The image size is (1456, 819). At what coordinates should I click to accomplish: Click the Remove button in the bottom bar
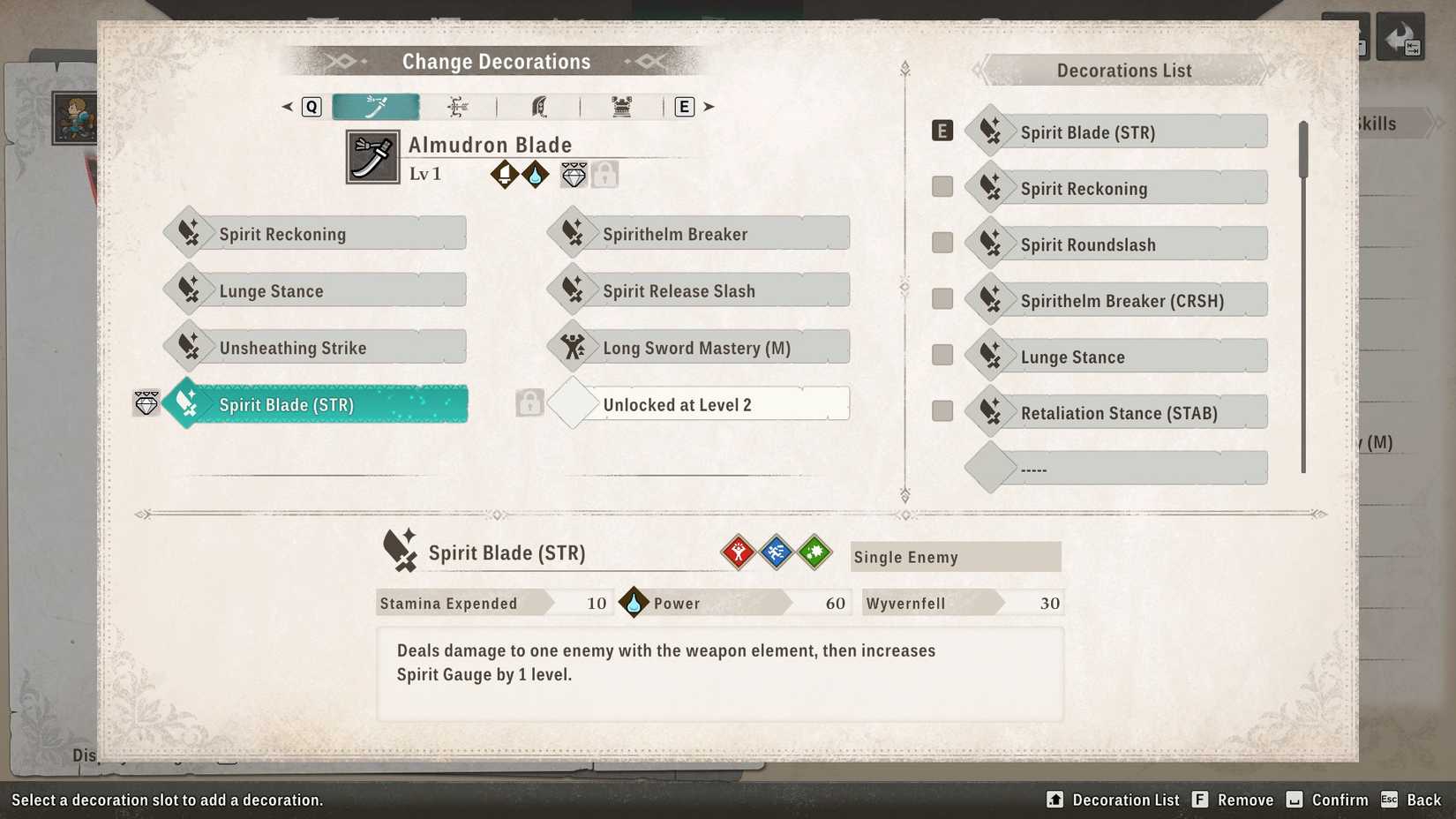(1245, 800)
